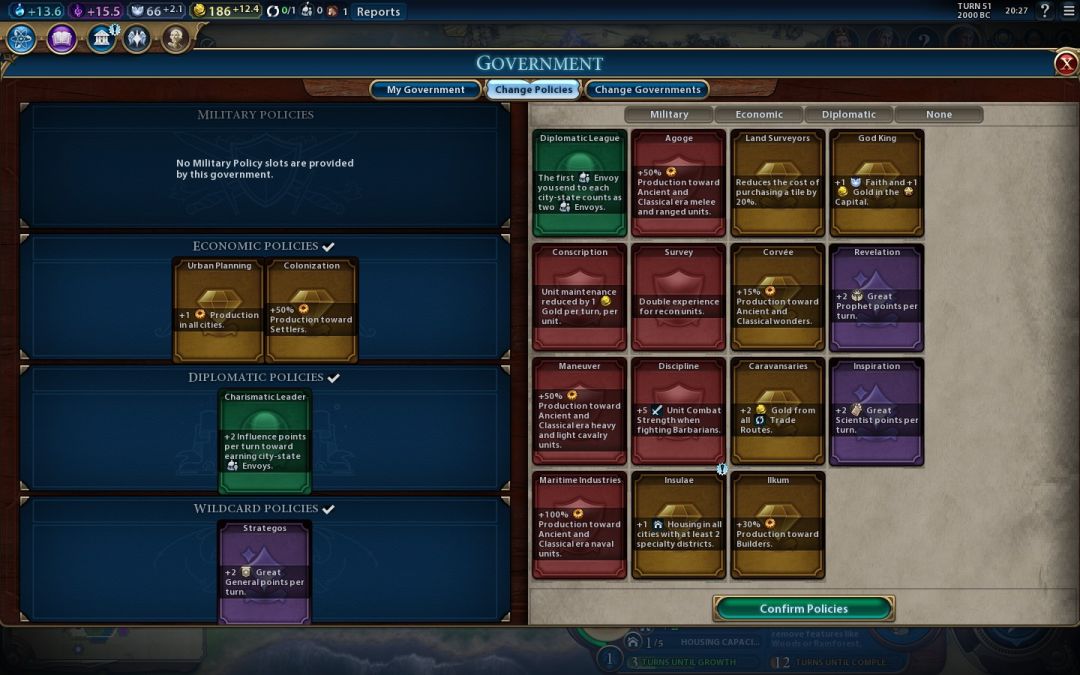This screenshot has height=675, width=1080.
Task: Show only Economic policy cards
Action: coord(759,115)
